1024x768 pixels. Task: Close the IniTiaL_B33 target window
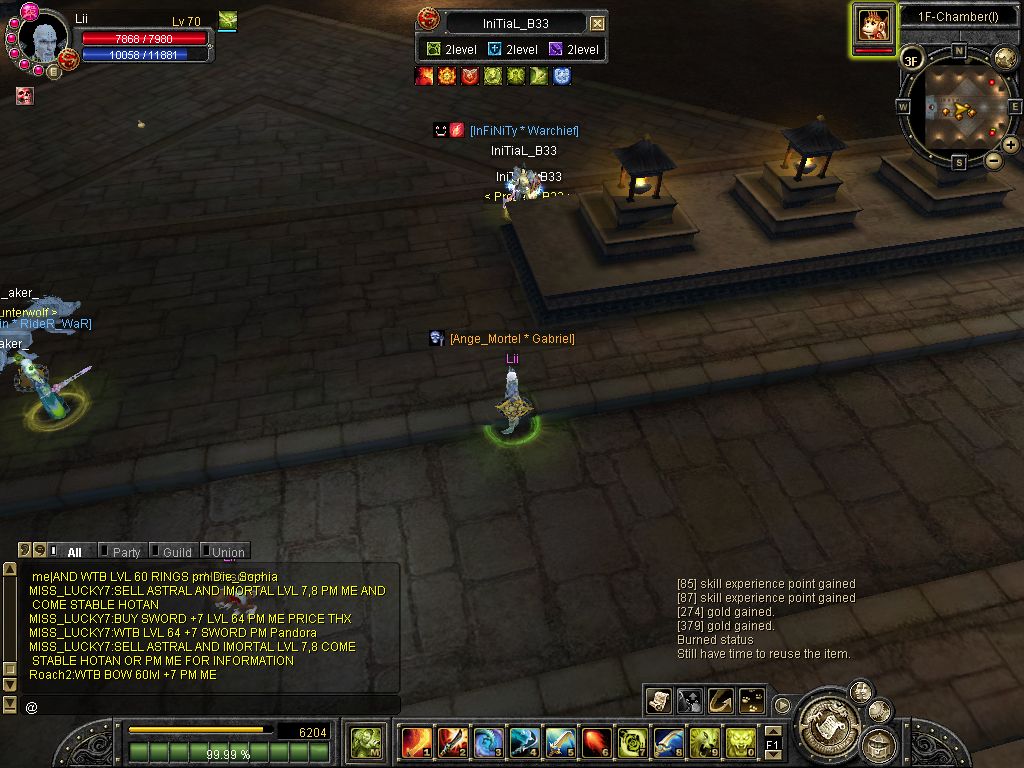[x=597, y=23]
